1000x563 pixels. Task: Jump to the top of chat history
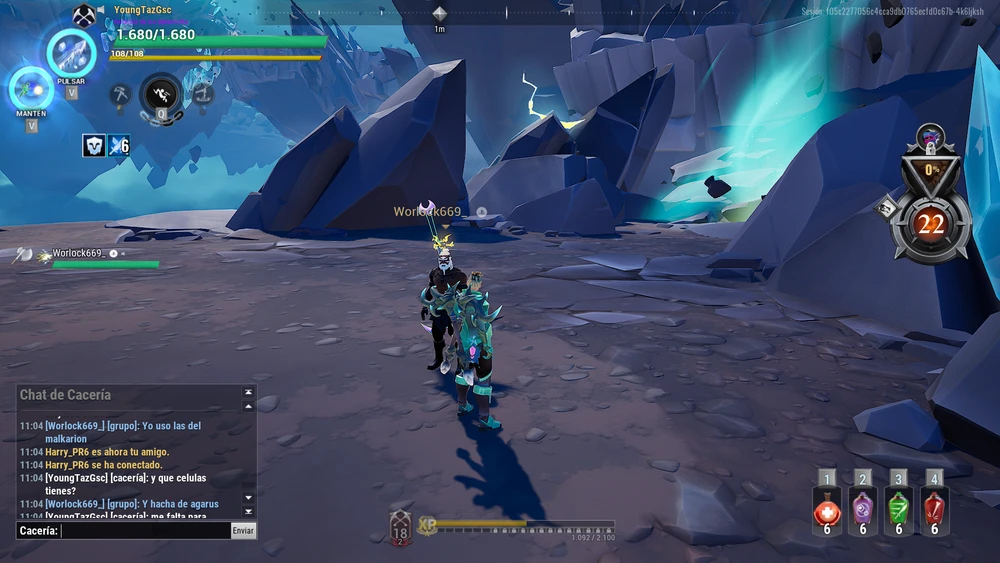(249, 392)
